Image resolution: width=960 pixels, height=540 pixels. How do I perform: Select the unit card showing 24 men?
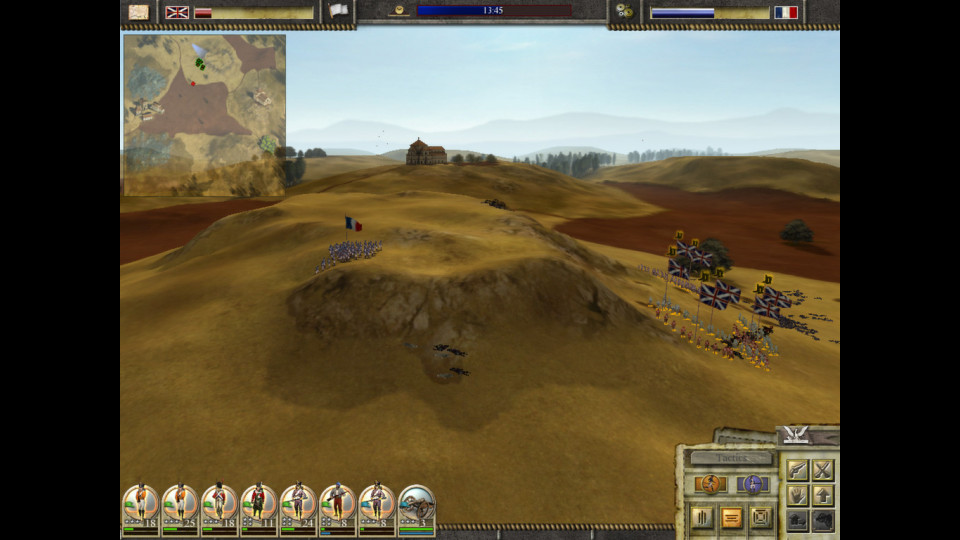298,508
